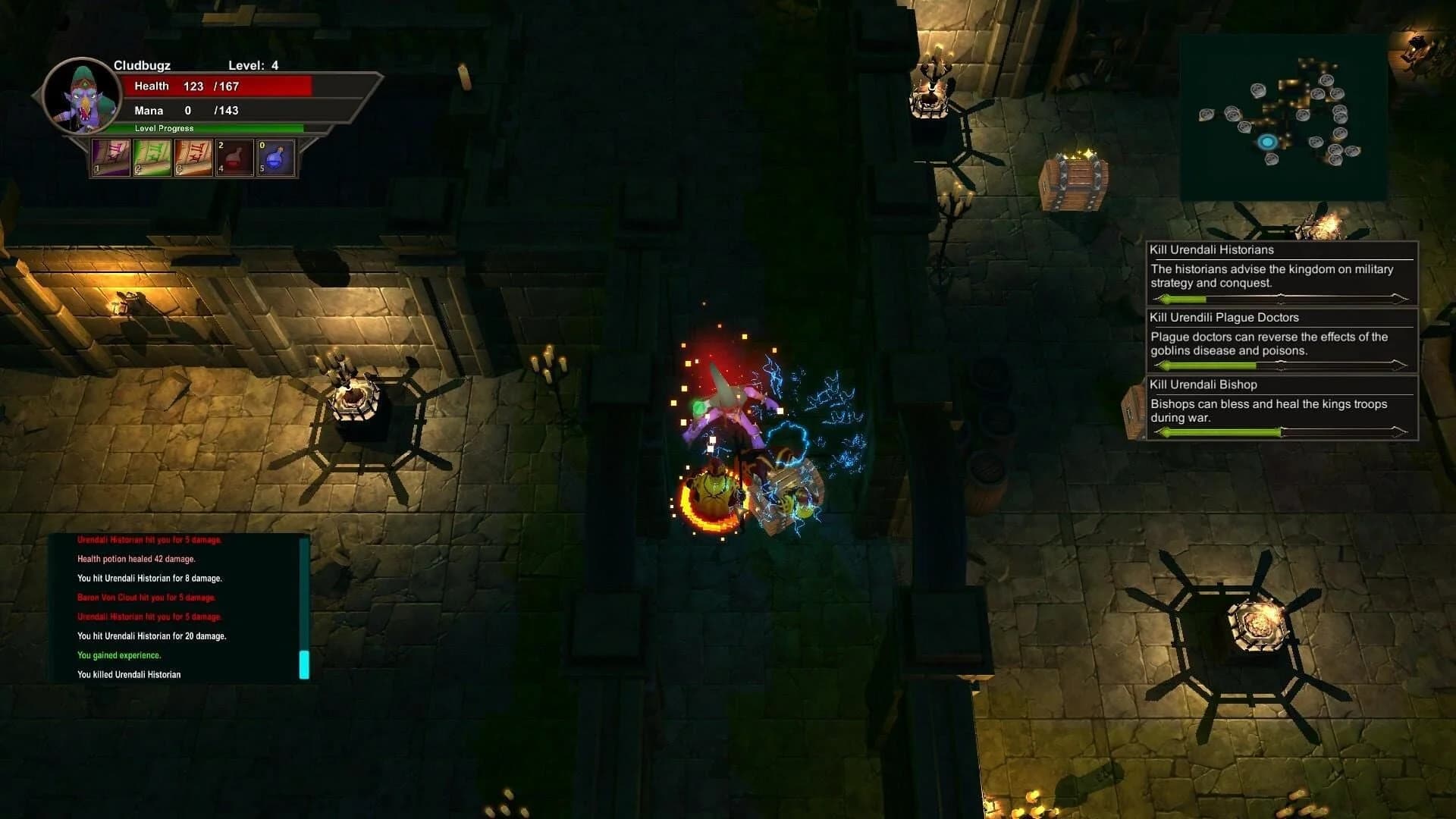The width and height of the screenshot is (1456, 819).
Task: Use the red scroll ability in hotbar slot 3
Action: click(193, 159)
